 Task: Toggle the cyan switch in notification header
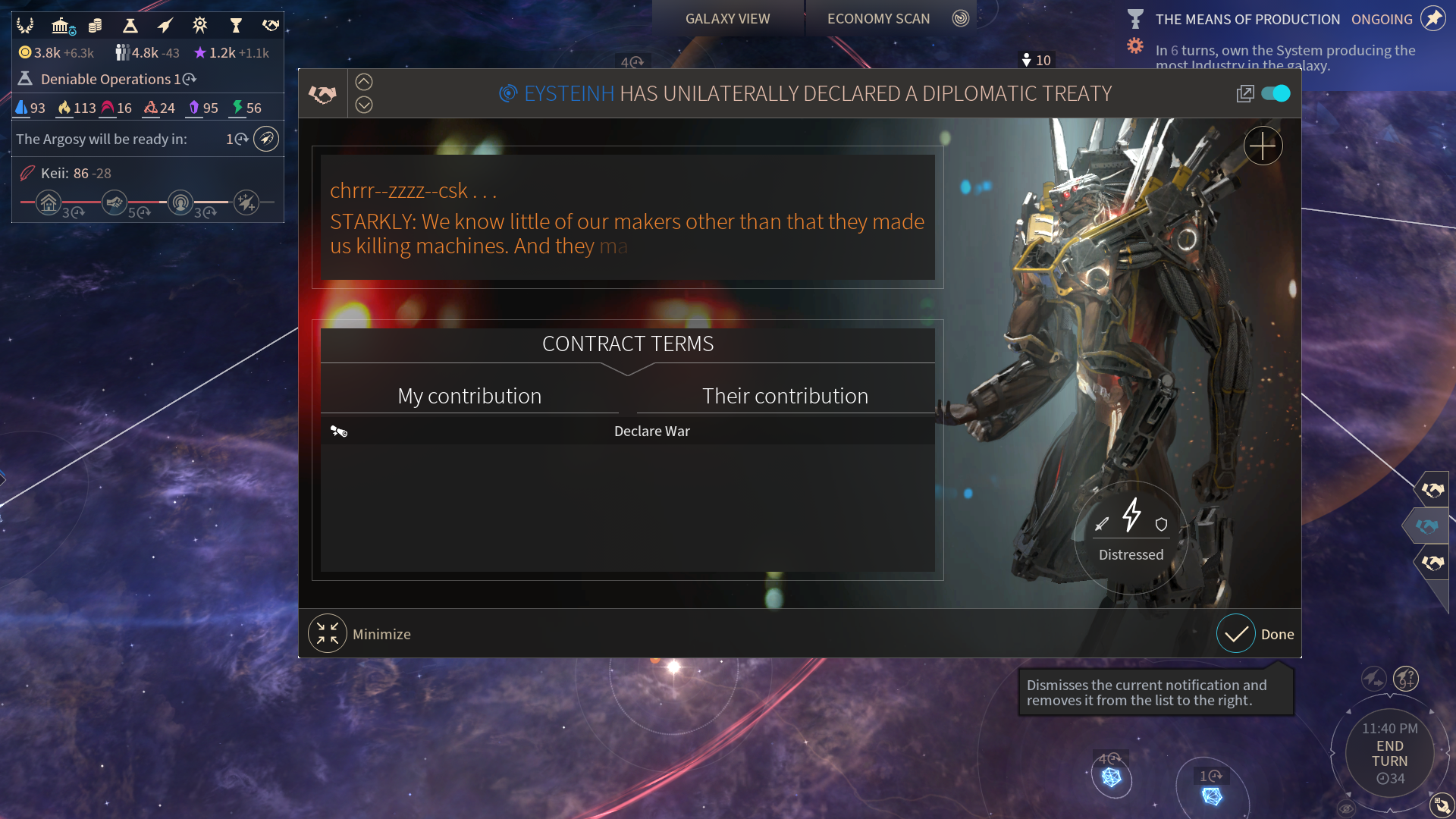[x=1276, y=93]
